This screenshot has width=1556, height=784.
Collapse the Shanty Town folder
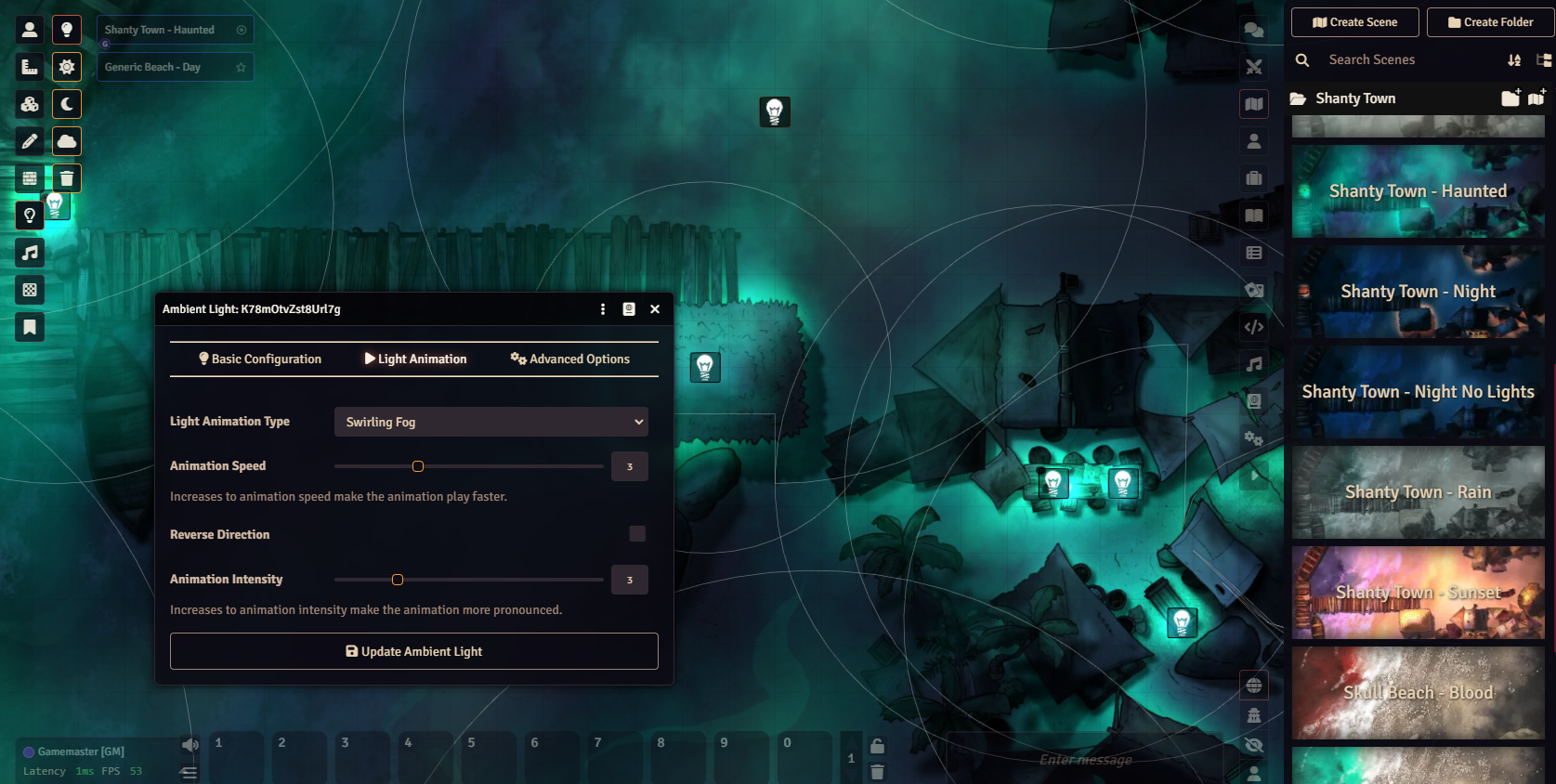click(1355, 98)
